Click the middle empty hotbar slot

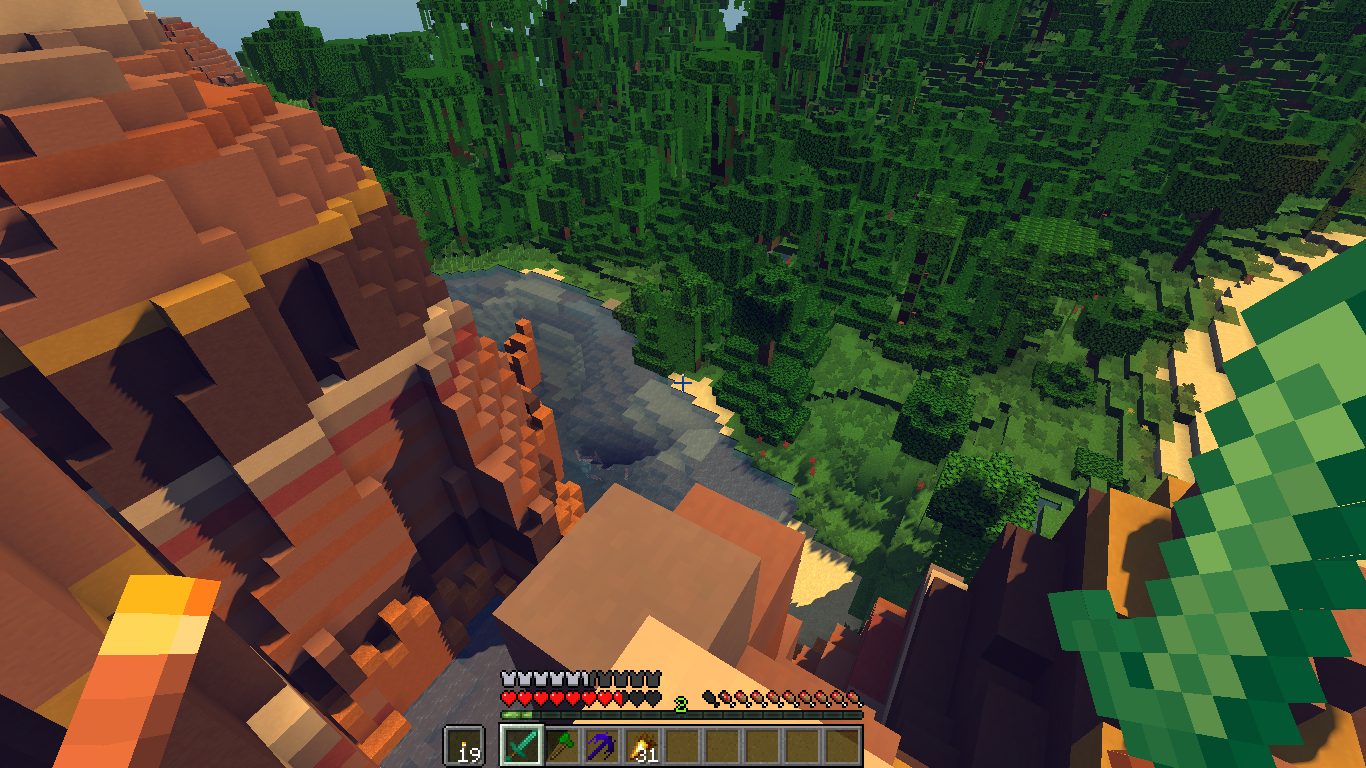coord(762,746)
